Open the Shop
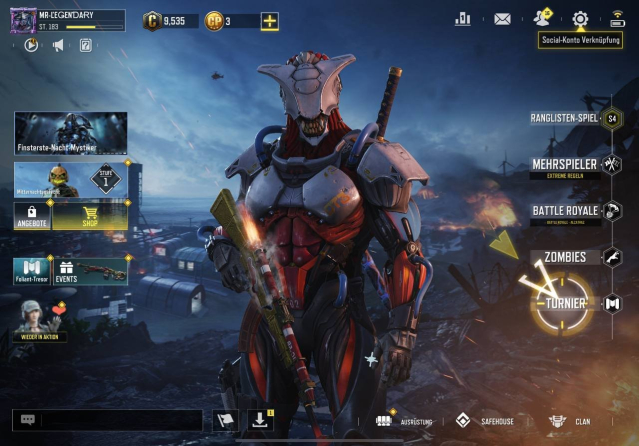This screenshot has height=446, width=639. [90, 215]
